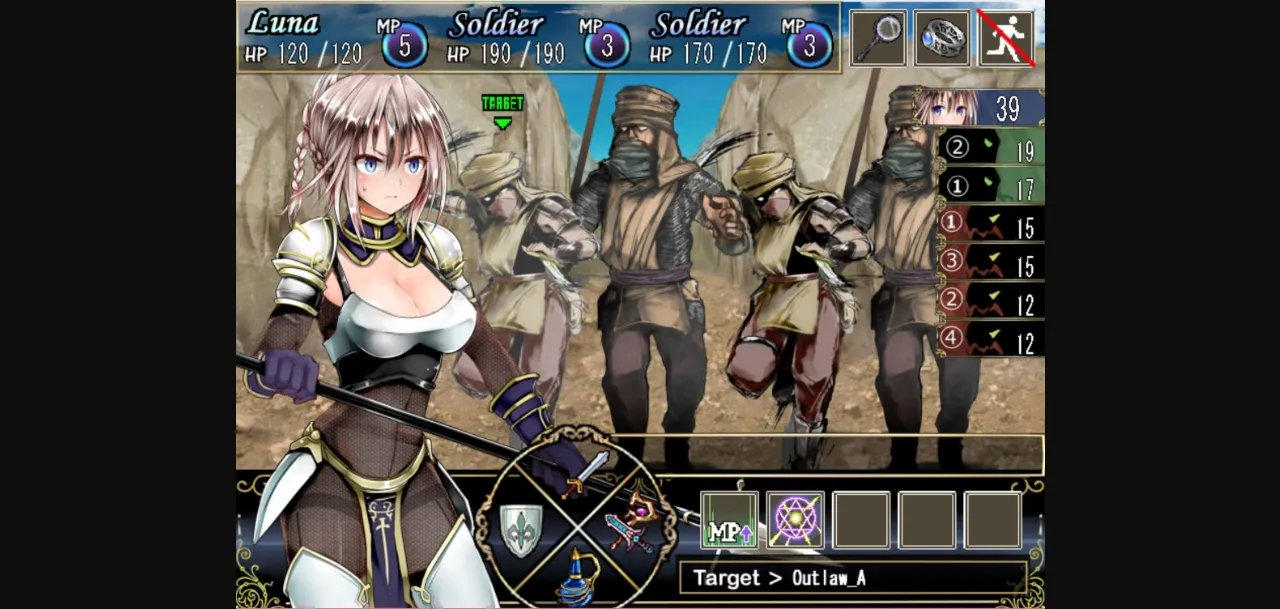This screenshot has width=1280, height=609.
Task: Choose the sword attack command
Action: point(585,474)
